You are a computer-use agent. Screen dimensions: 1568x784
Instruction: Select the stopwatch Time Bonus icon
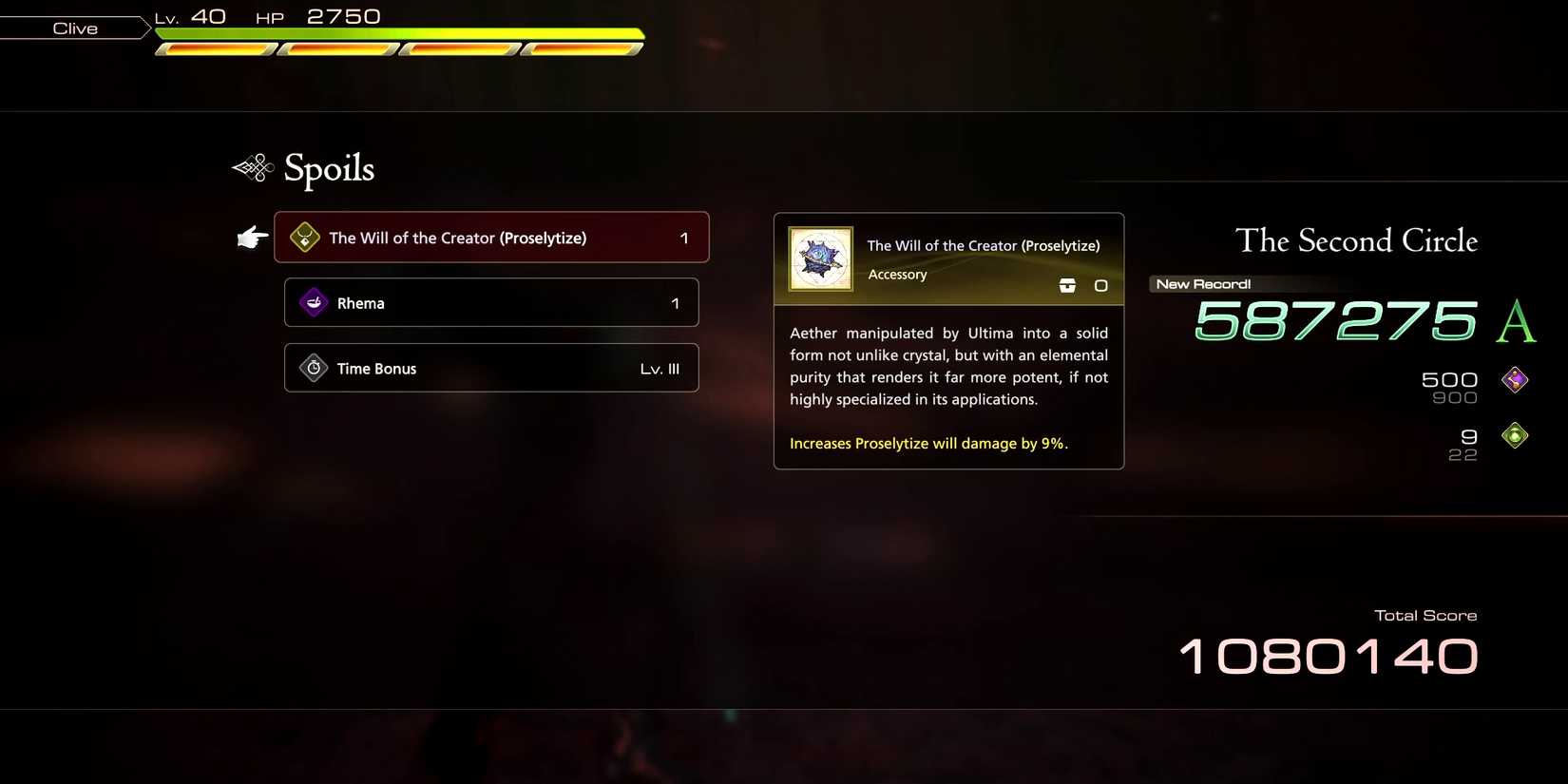(313, 368)
